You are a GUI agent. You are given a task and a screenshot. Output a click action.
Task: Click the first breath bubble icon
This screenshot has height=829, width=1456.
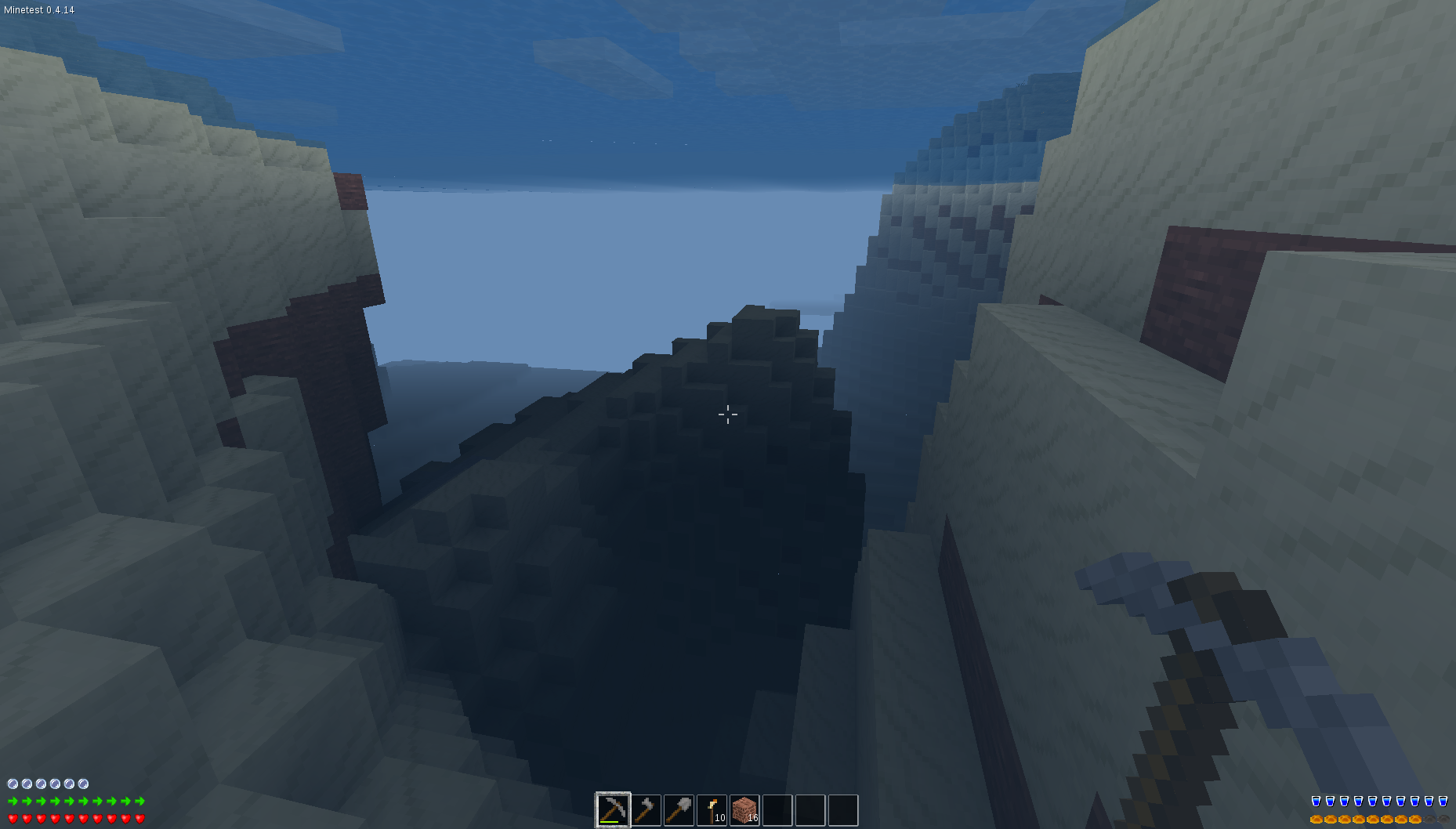(x=13, y=784)
